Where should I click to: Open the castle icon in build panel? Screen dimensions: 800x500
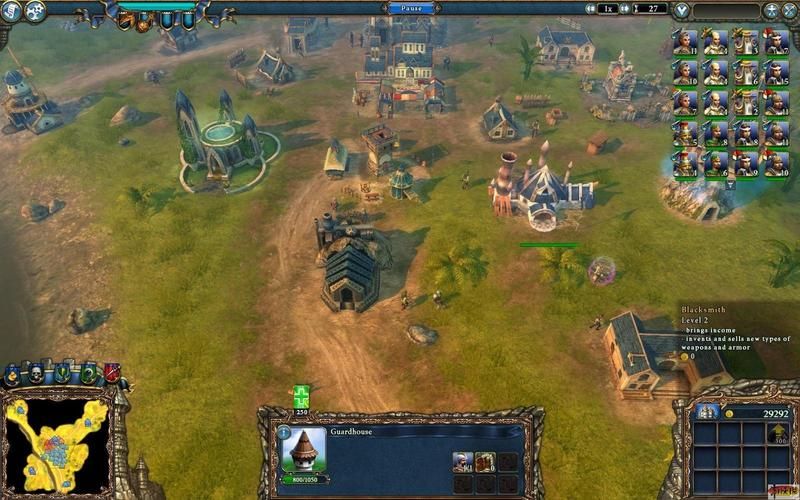coord(707,412)
